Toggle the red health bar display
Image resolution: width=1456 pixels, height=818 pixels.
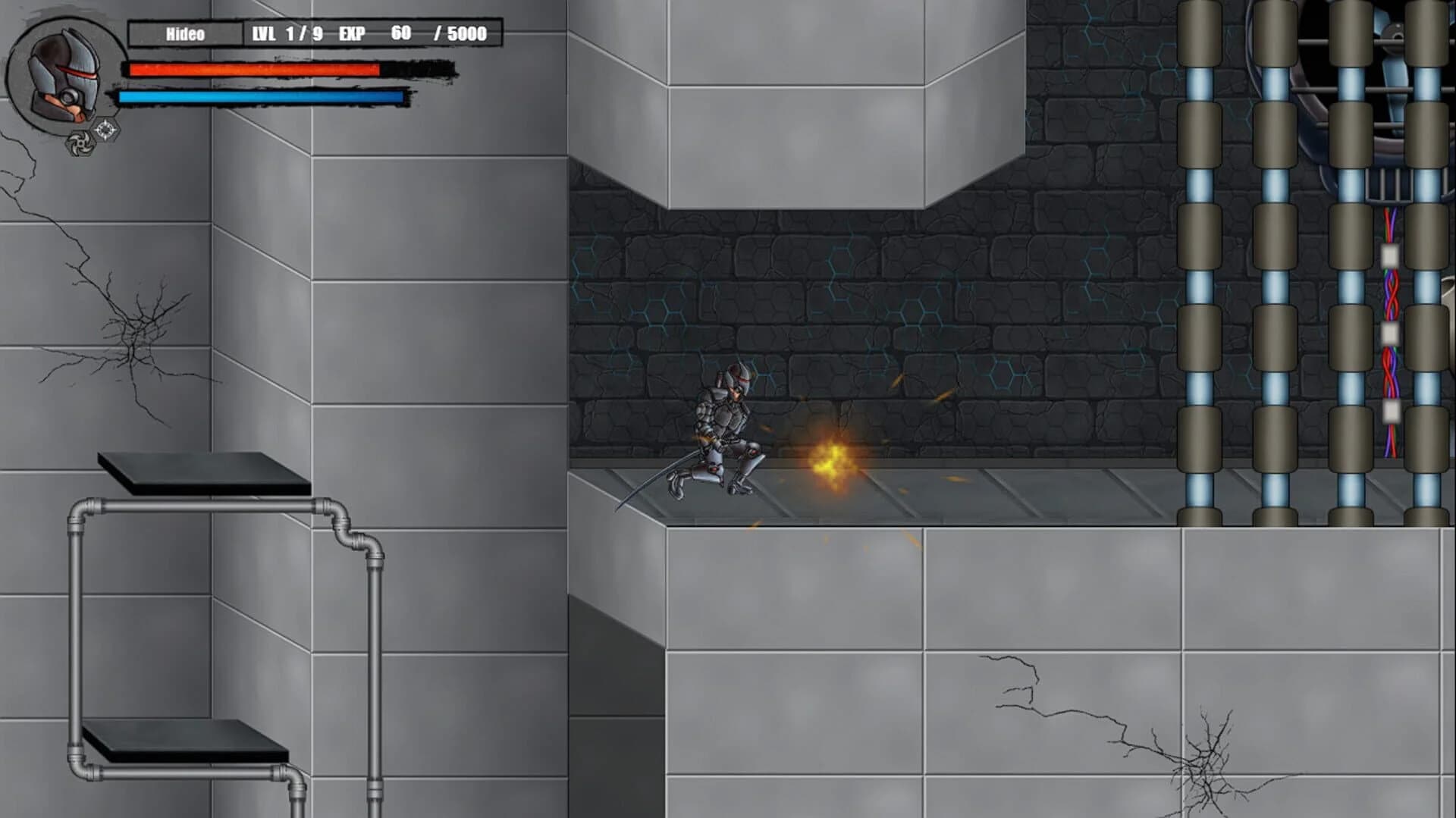250,69
